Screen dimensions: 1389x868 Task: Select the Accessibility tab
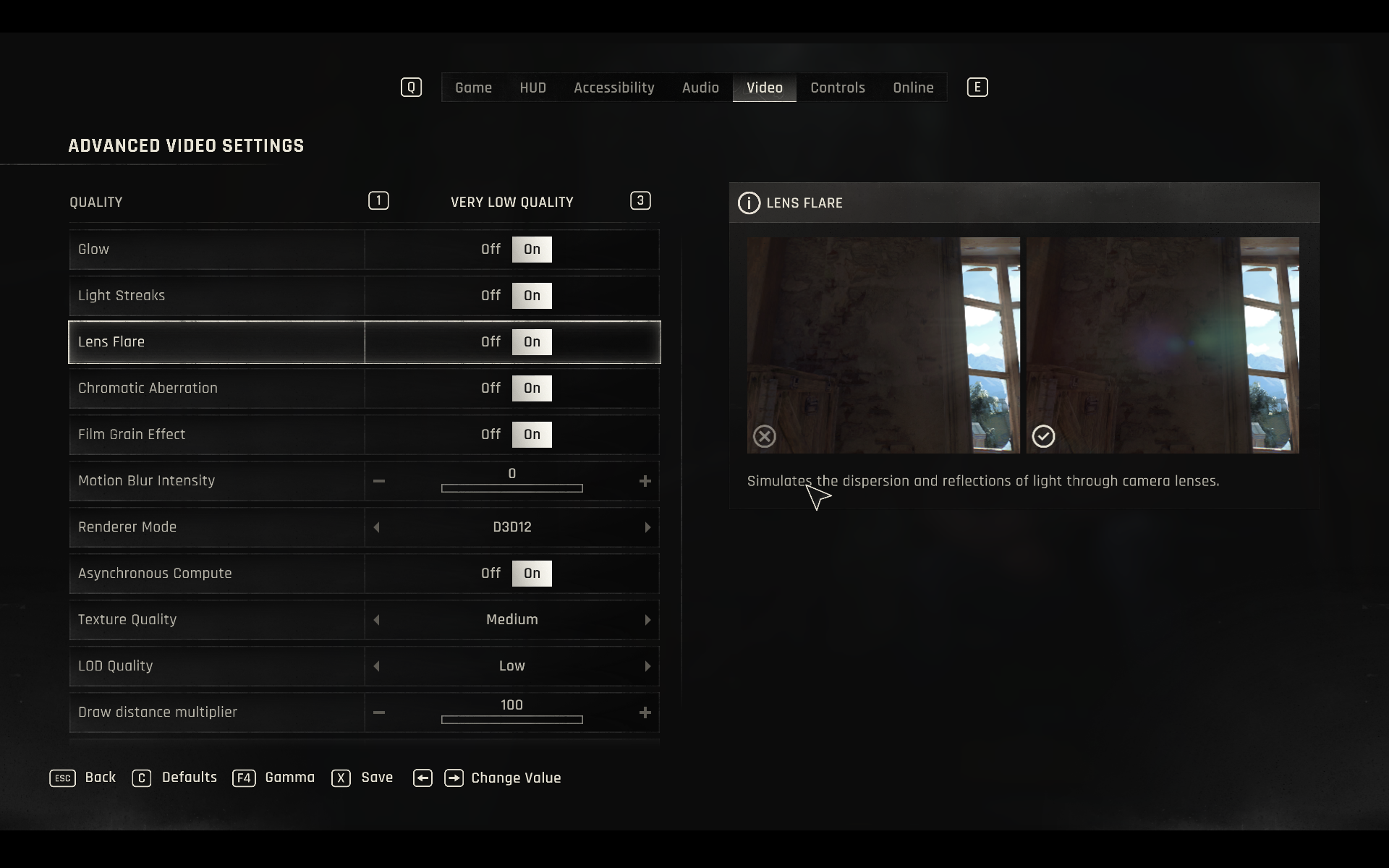pos(613,88)
